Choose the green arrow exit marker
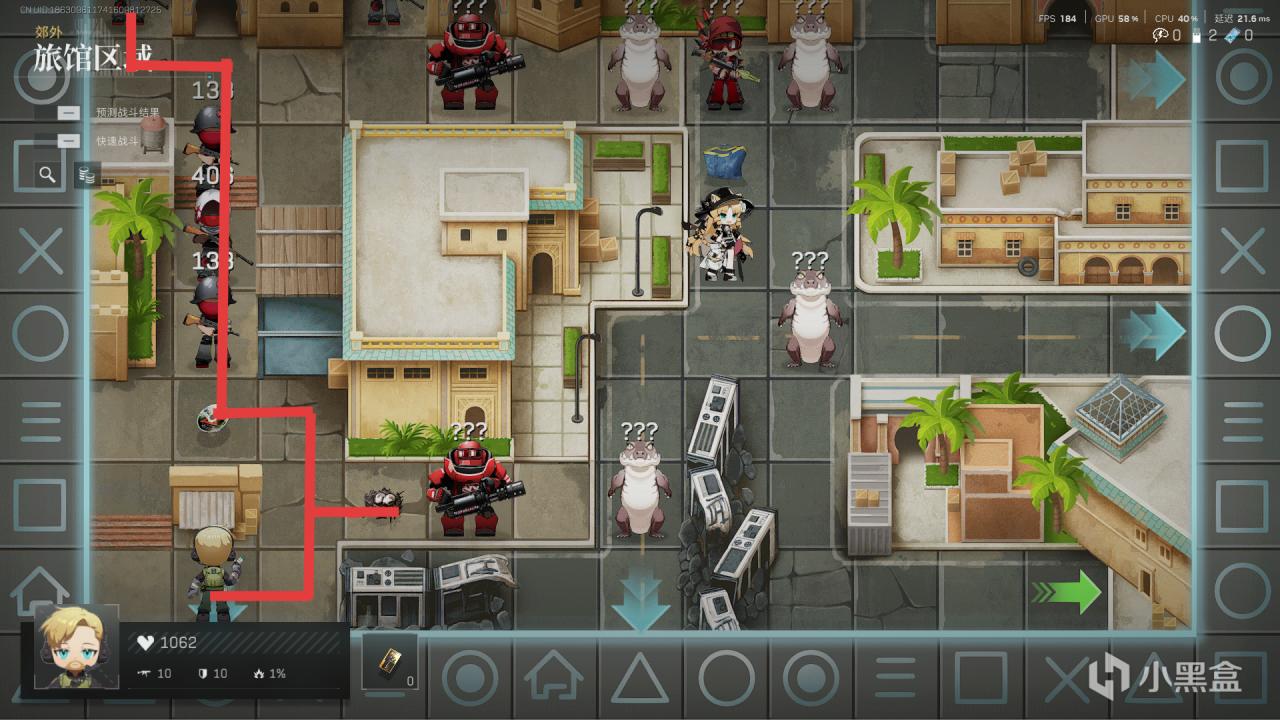Screen dimensions: 1280x720 point(1066,592)
